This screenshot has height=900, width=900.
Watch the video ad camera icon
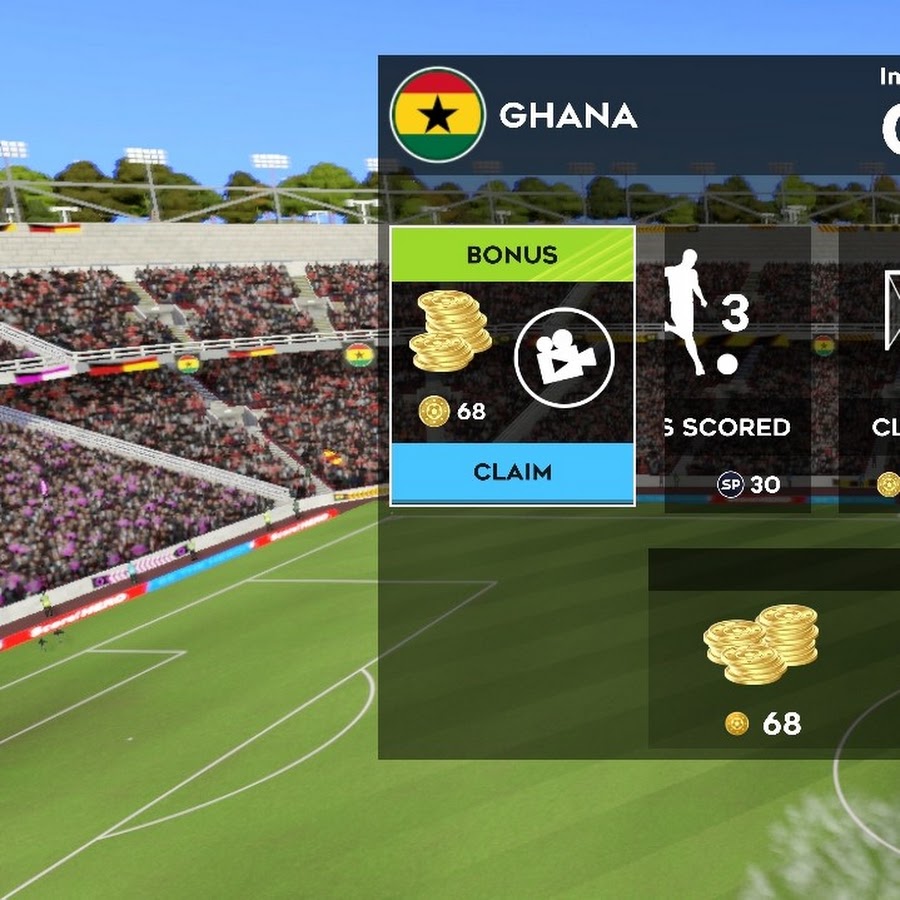563,358
